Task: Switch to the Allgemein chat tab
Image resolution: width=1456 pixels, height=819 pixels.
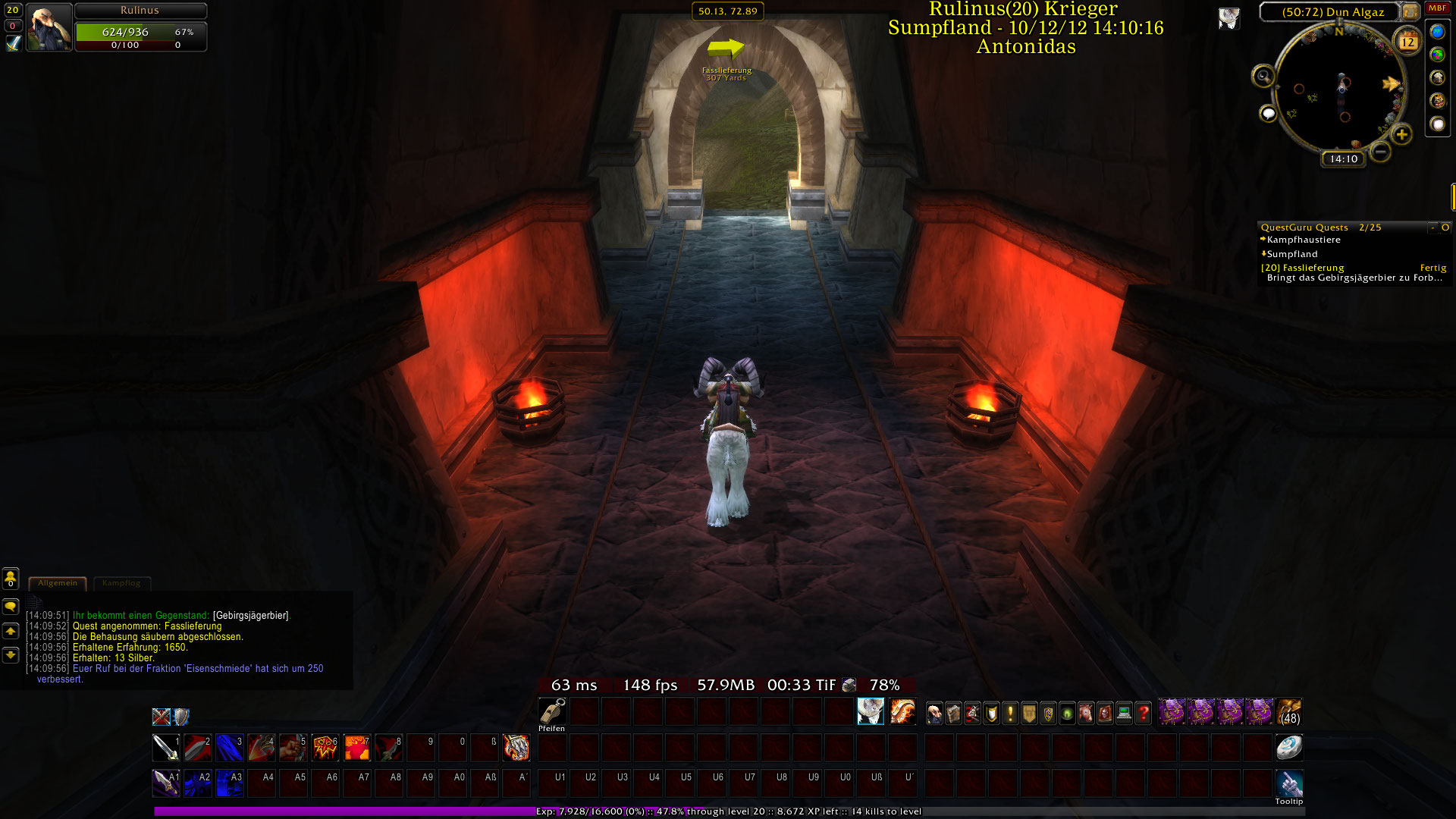Action: (x=58, y=583)
